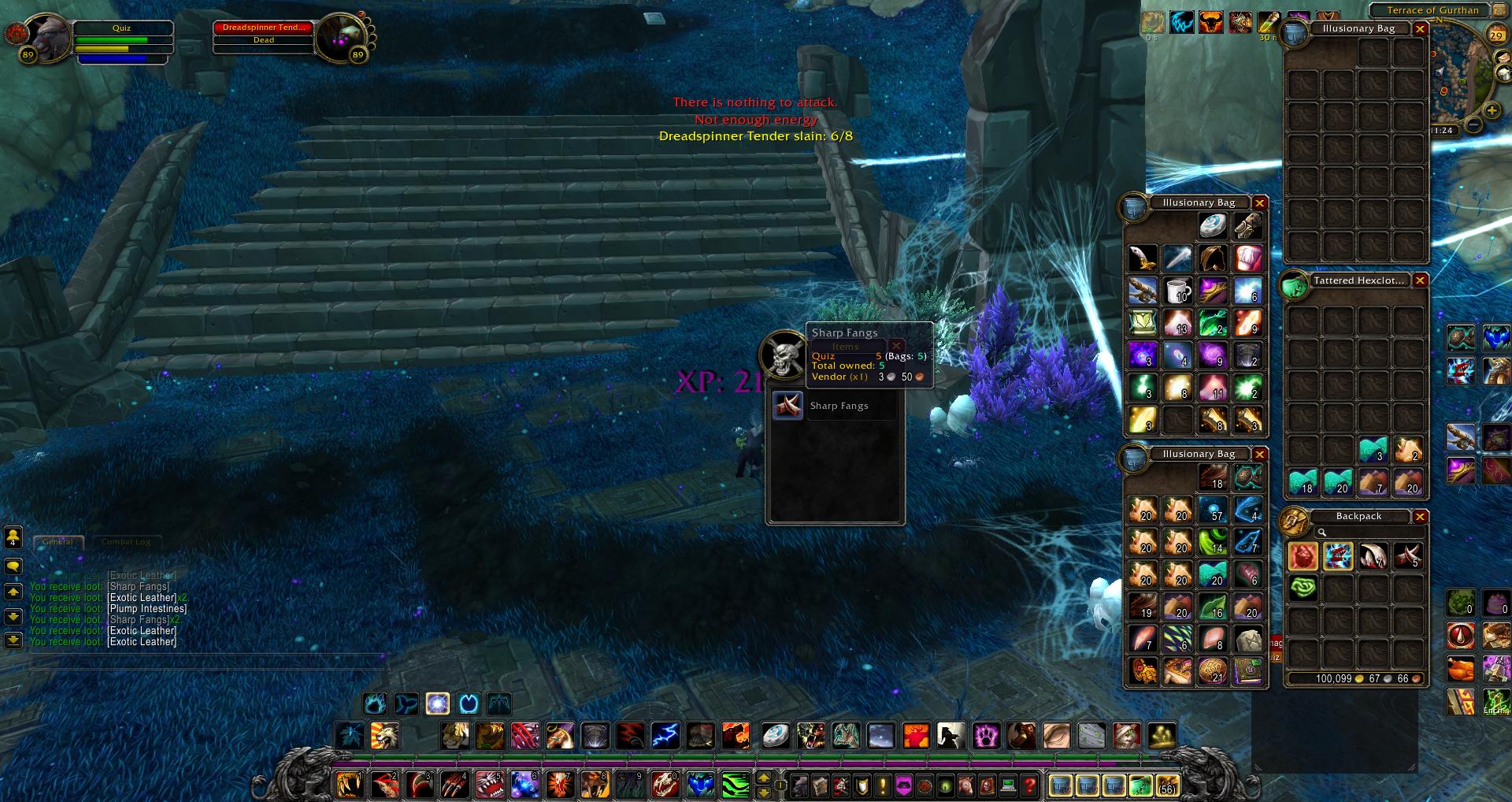1512x802 pixels.
Task: Switch to the General chat tab
Action: [x=58, y=542]
